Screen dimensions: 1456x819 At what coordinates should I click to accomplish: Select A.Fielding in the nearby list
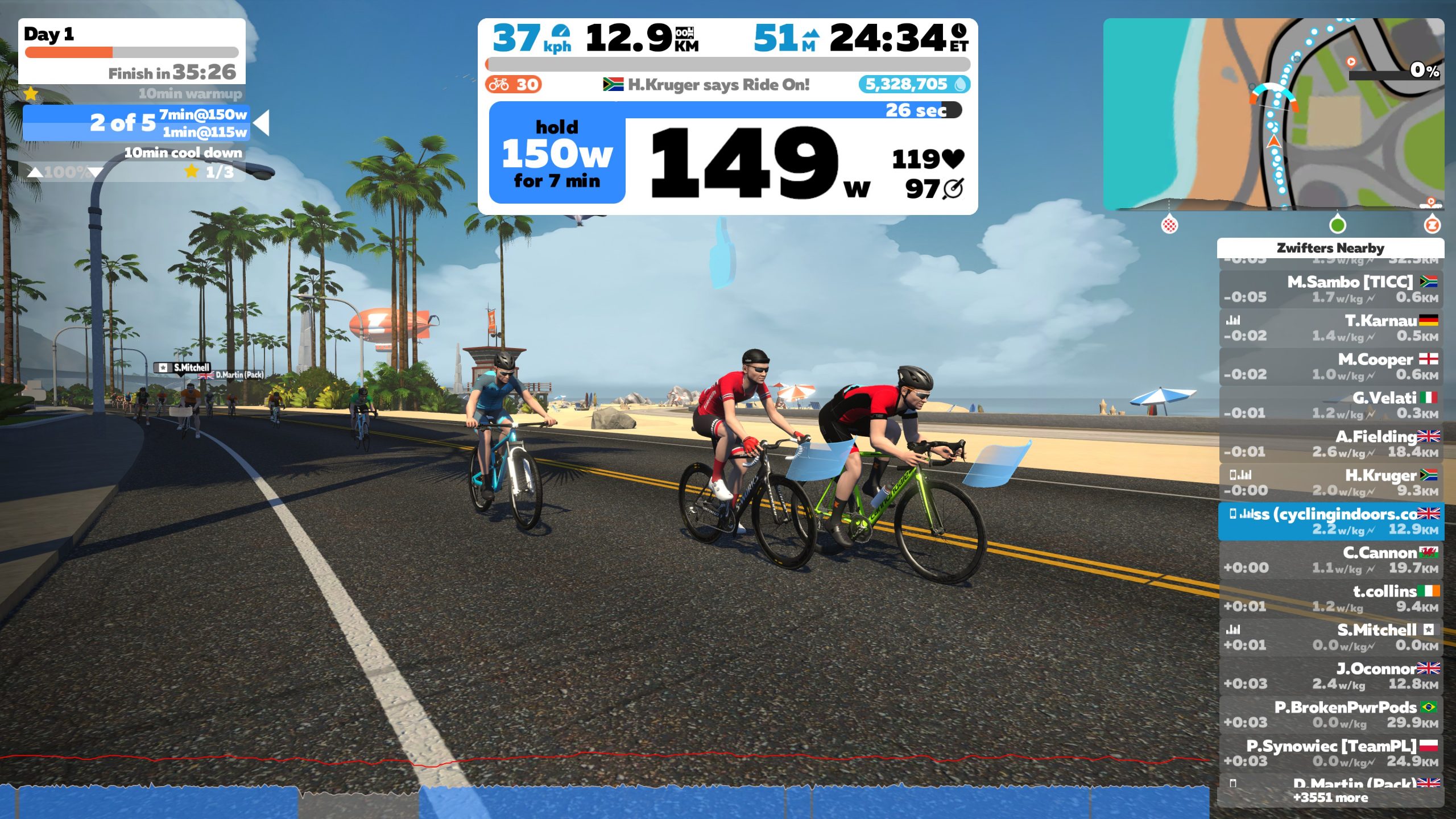click(x=1330, y=444)
